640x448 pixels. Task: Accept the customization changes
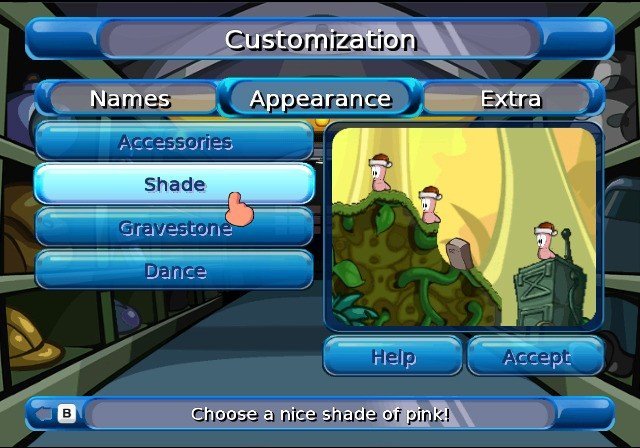pos(536,356)
